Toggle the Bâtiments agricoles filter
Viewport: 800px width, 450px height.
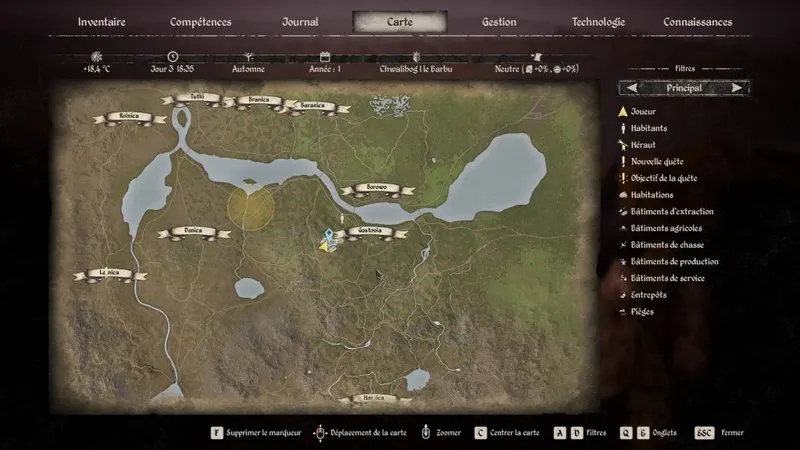tap(666, 228)
